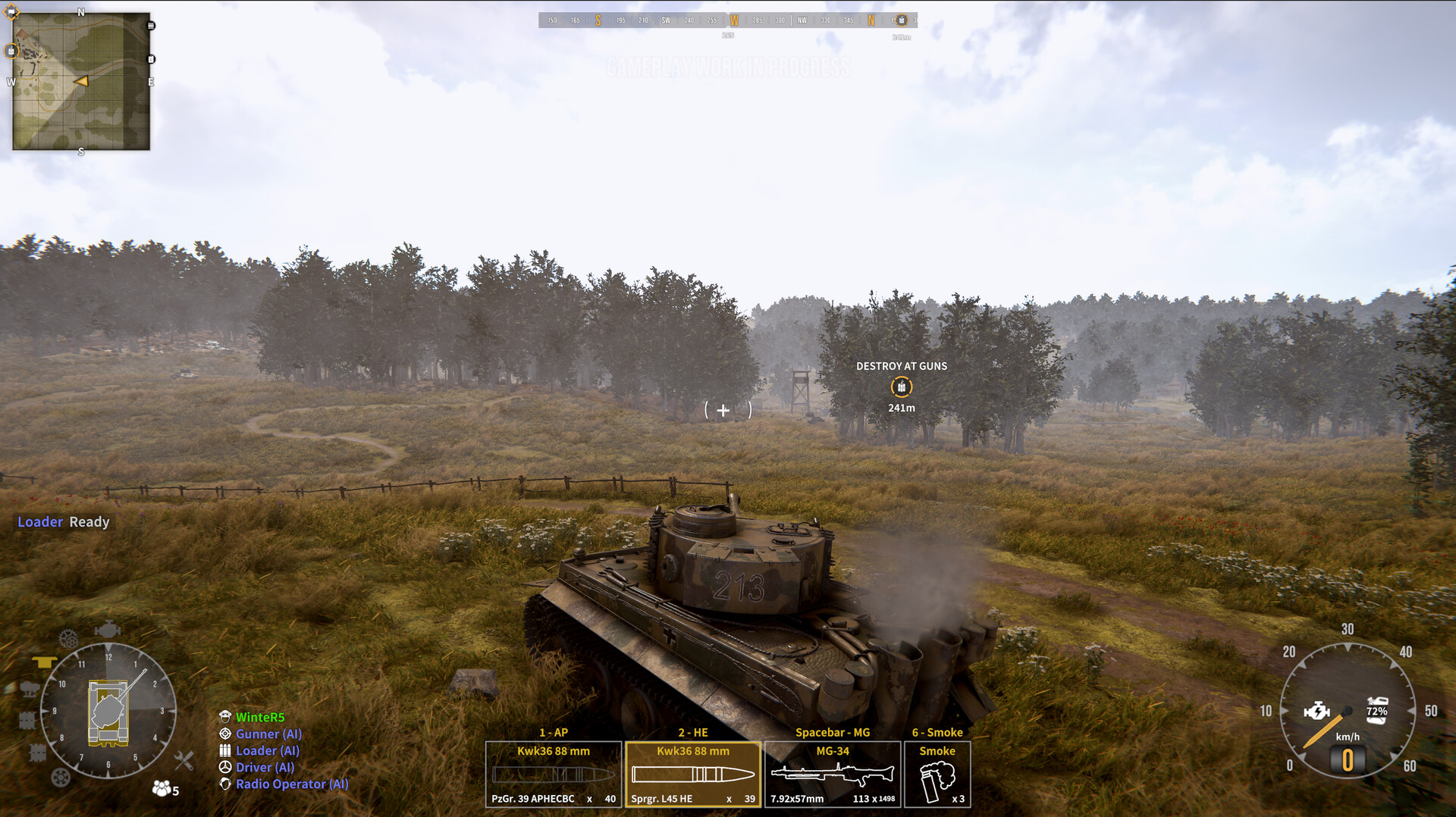
Task: Select the Gunner (AI) crew position icon
Action: click(225, 734)
